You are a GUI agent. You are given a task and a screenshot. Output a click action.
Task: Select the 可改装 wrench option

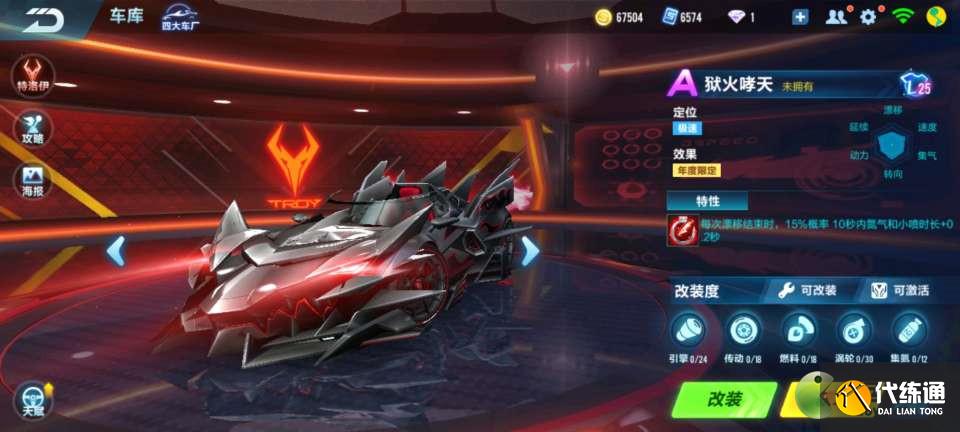coord(808,291)
